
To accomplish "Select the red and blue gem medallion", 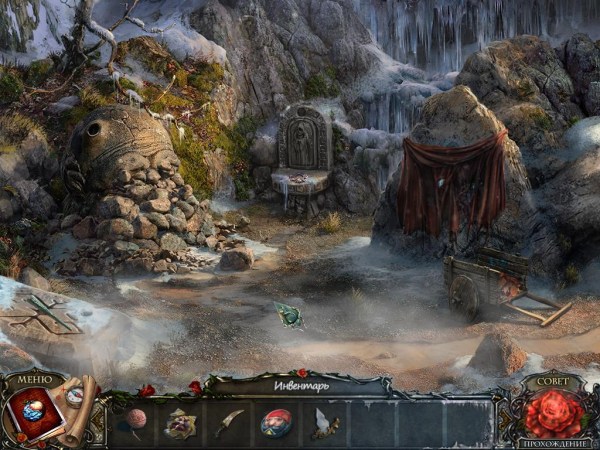I will [277, 423].
